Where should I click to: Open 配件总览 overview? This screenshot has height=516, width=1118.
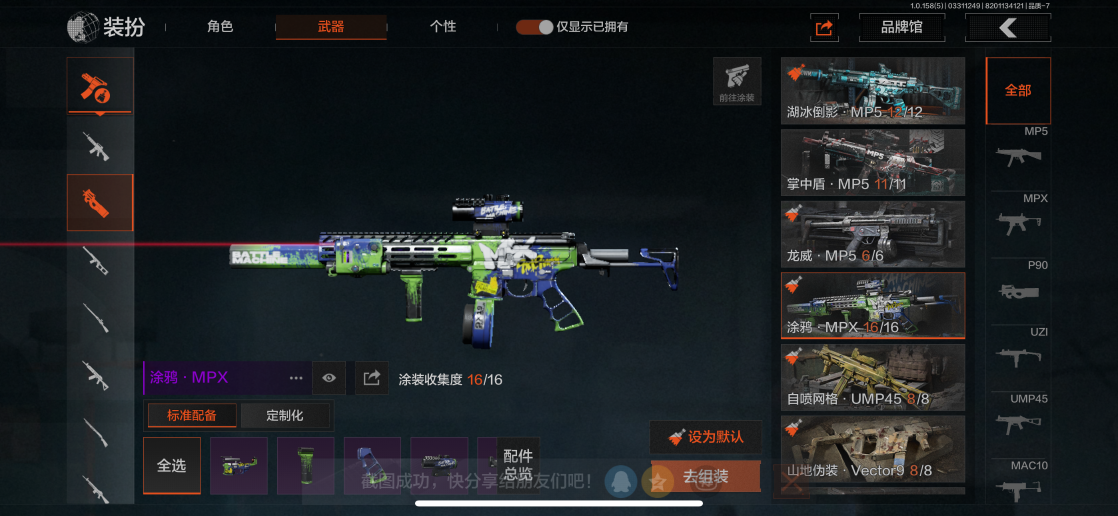click(x=518, y=465)
